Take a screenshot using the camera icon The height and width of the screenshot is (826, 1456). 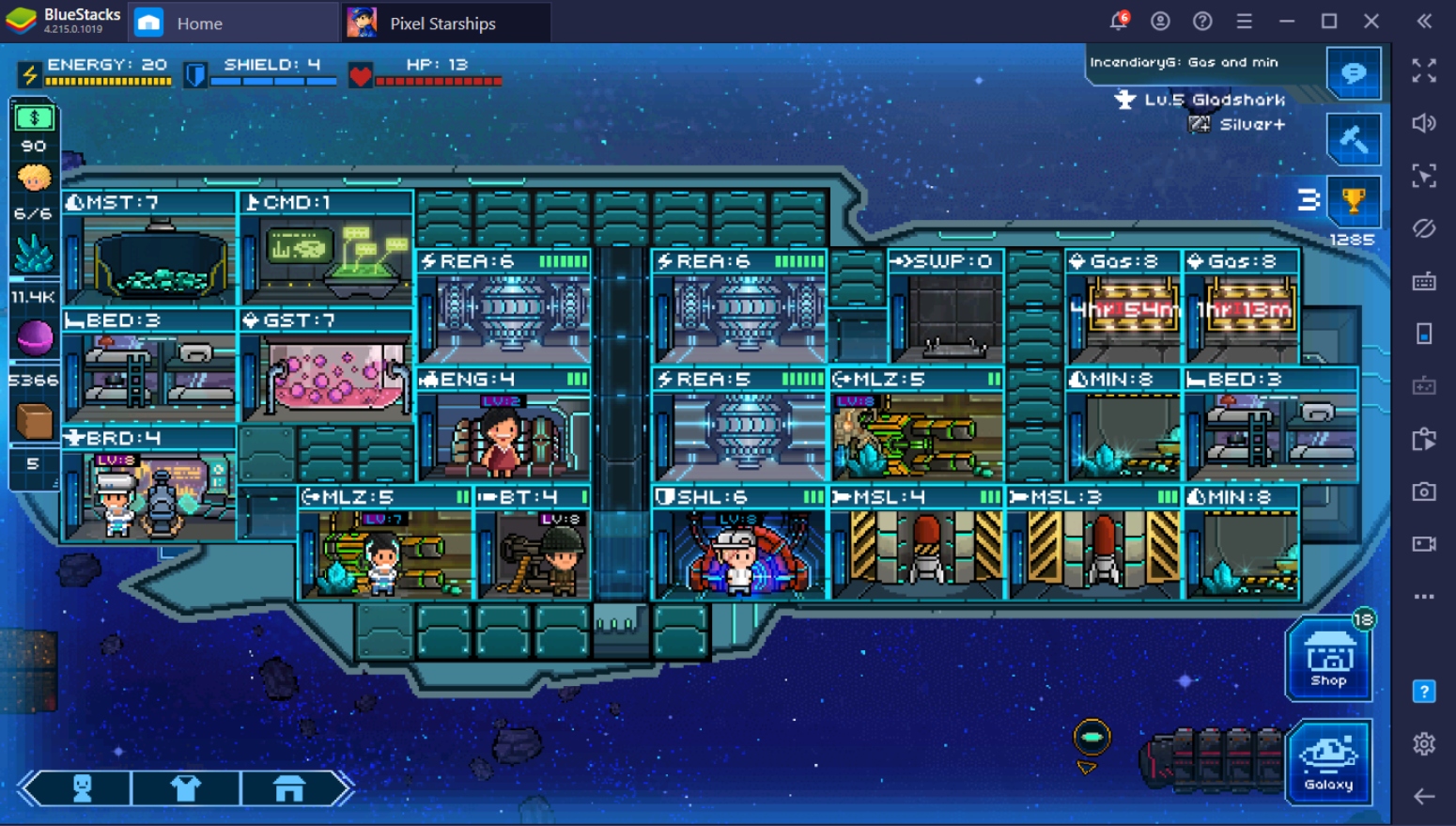click(x=1424, y=491)
